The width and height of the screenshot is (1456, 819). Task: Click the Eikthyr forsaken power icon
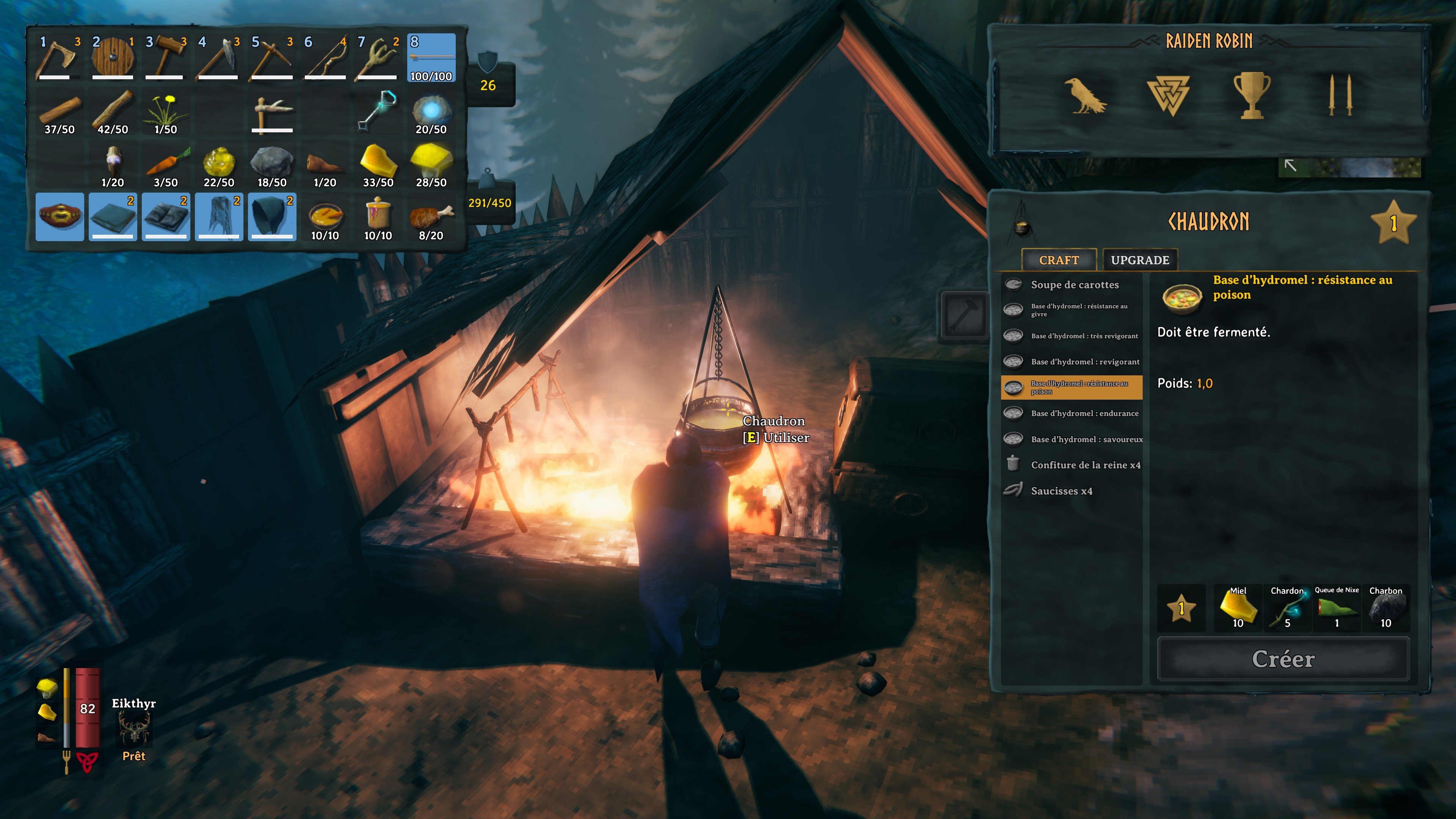tap(134, 729)
